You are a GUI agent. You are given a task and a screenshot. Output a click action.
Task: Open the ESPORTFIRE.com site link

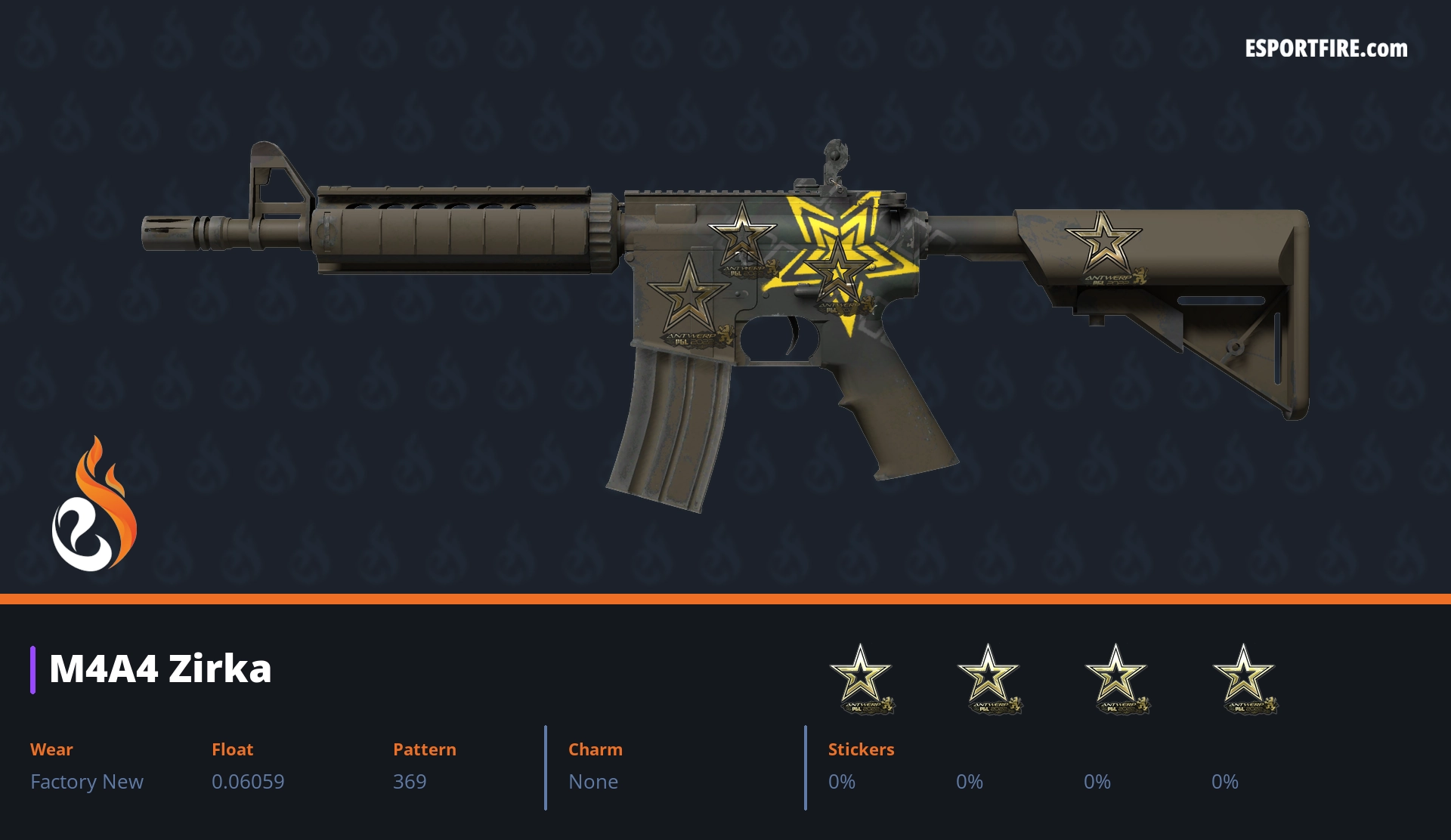[x=1326, y=49]
